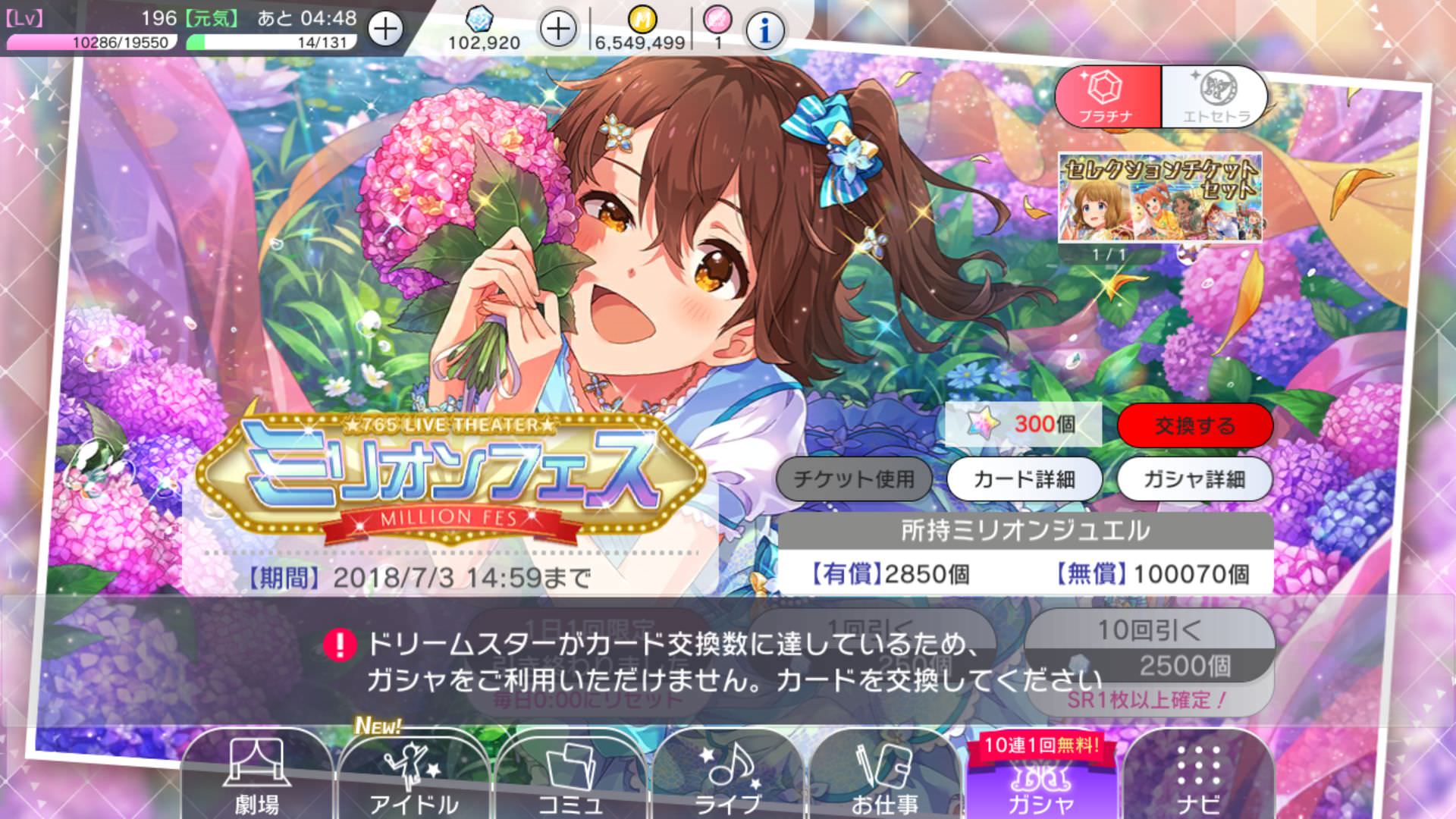
Task: Open the お仕事 work menu
Action: tap(884, 777)
